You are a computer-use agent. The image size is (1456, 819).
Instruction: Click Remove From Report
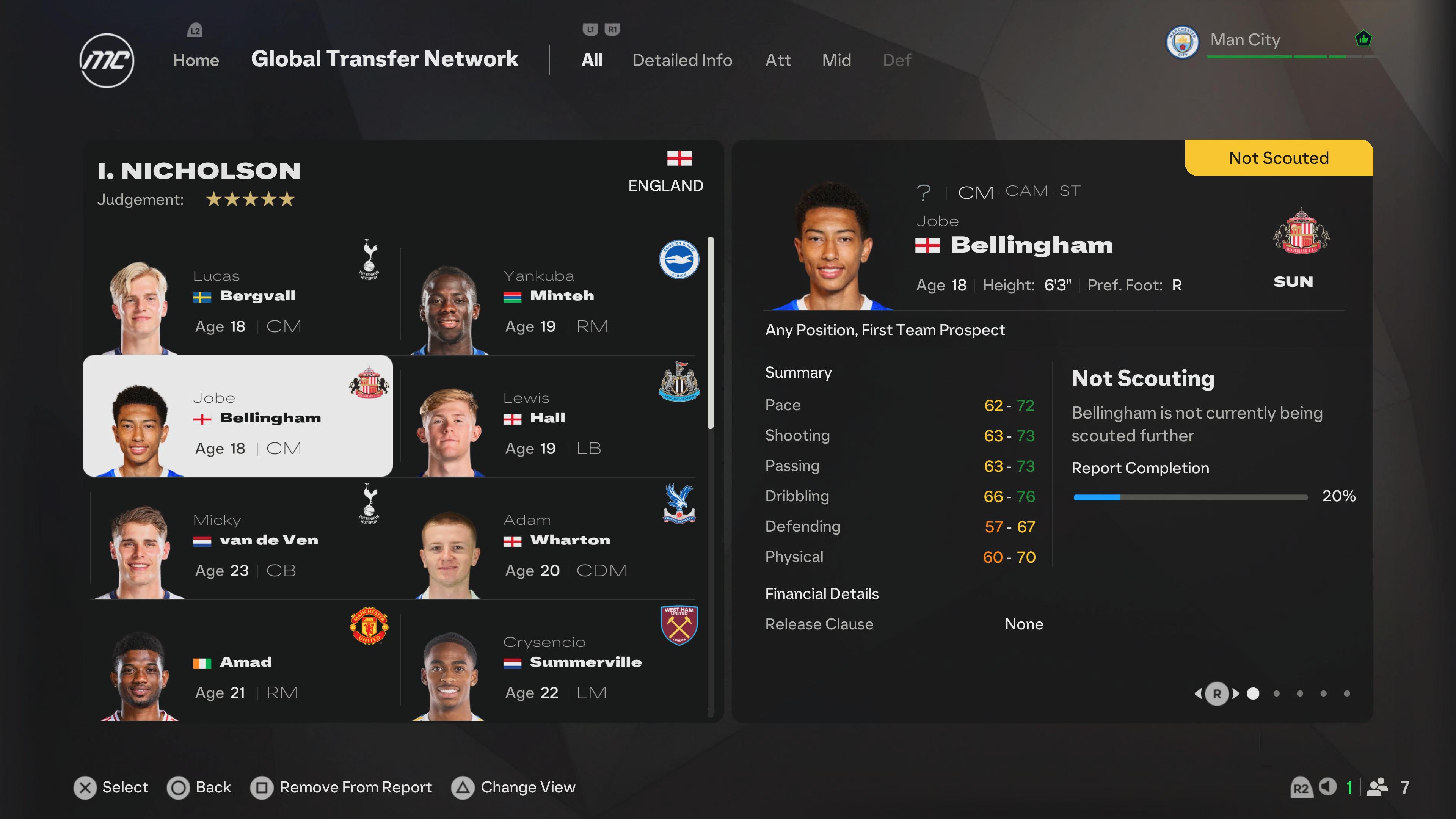341,787
